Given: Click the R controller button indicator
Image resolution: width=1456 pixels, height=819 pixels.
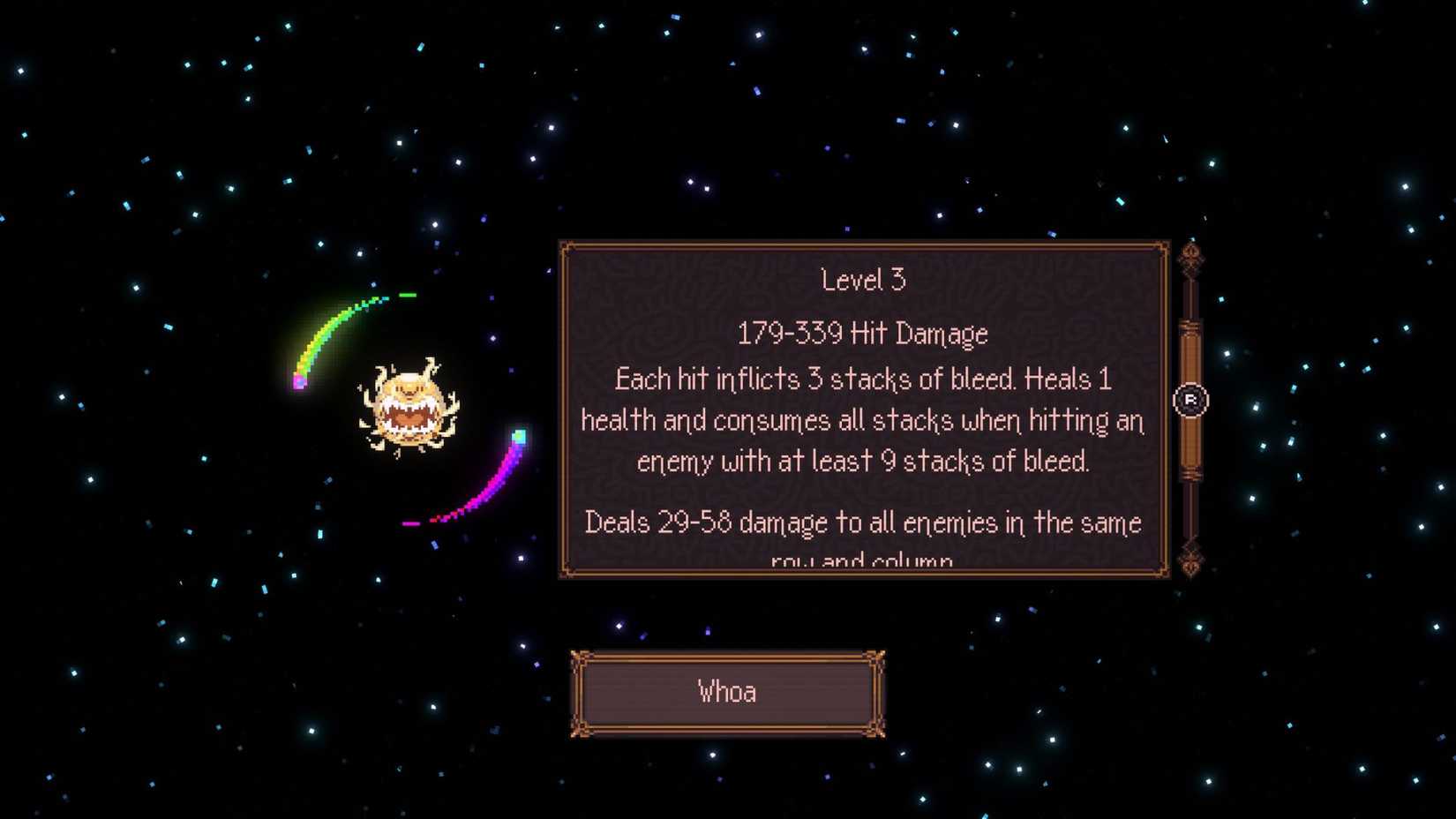Looking at the screenshot, I should (1192, 401).
